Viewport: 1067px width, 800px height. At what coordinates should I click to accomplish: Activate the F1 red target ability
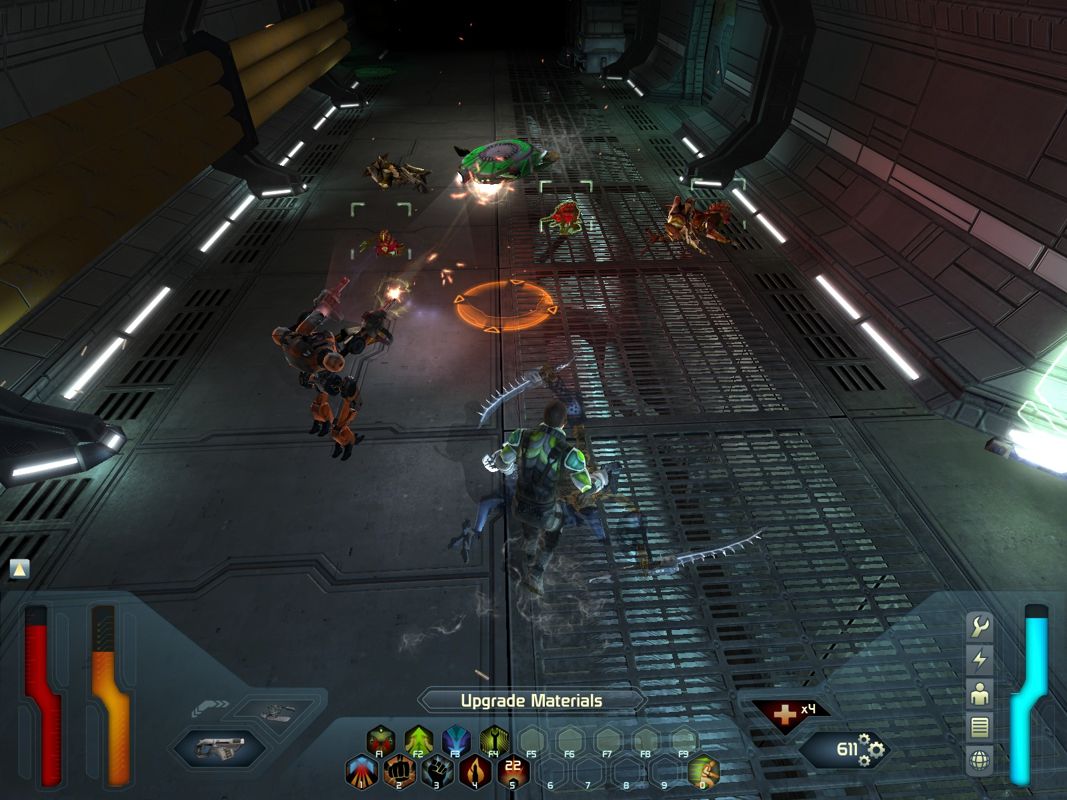(x=380, y=741)
